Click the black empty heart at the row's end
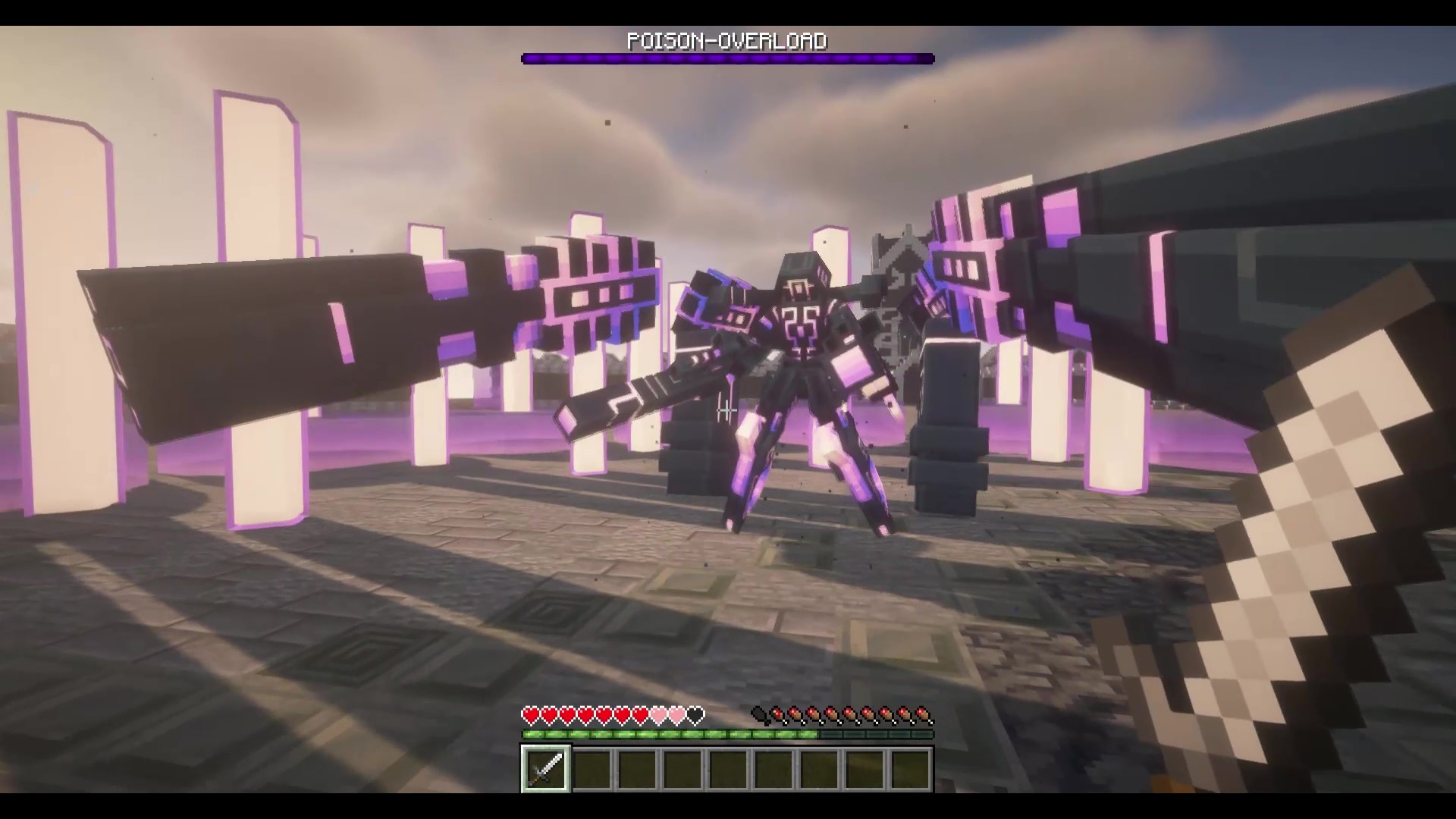Viewport: 1456px width, 819px height. [696, 716]
